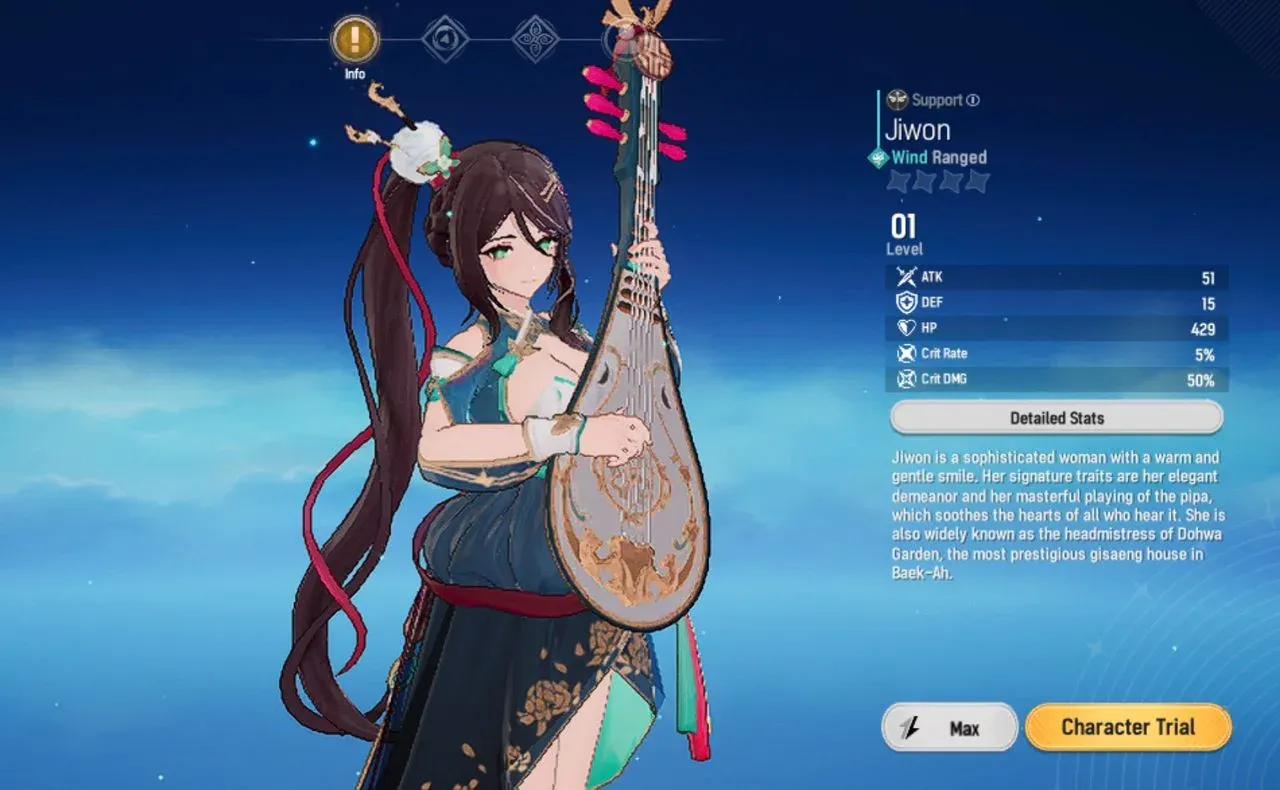Open Detailed Stats
The height and width of the screenshot is (790, 1280).
(x=1056, y=417)
